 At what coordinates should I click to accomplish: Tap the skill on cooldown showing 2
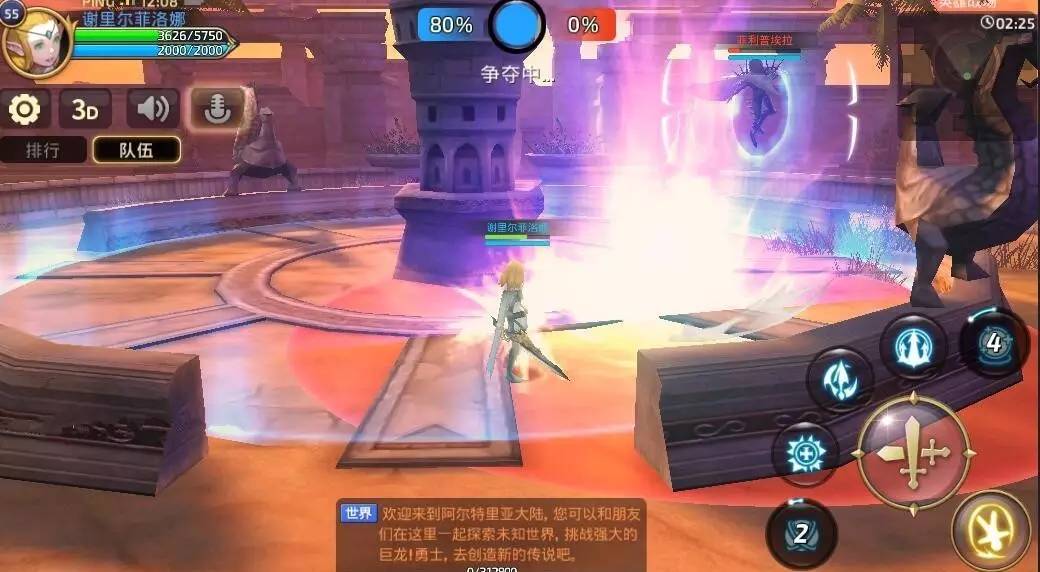pyautogui.click(x=801, y=533)
